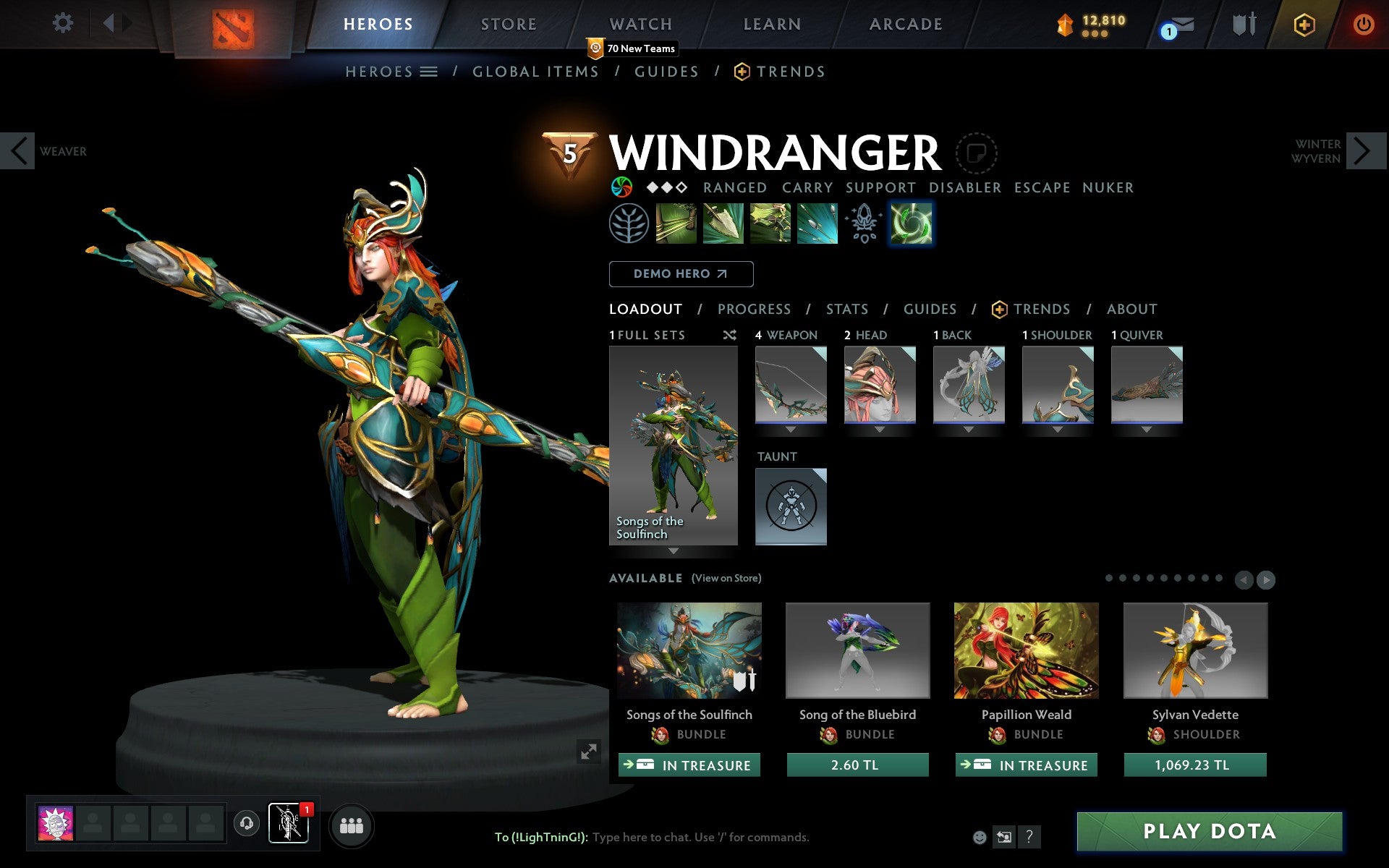Expand the Weapon category dropdown arrow

tap(790, 429)
